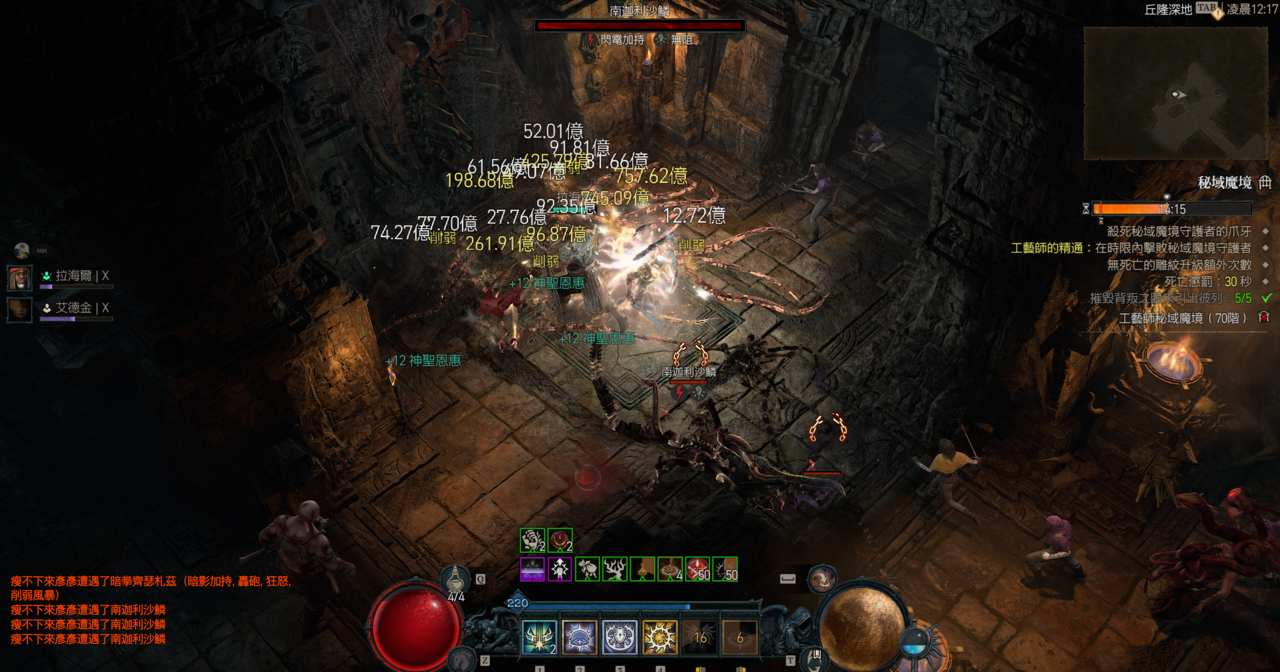Activate the second skill with blue-purple burst

pyautogui.click(x=579, y=638)
